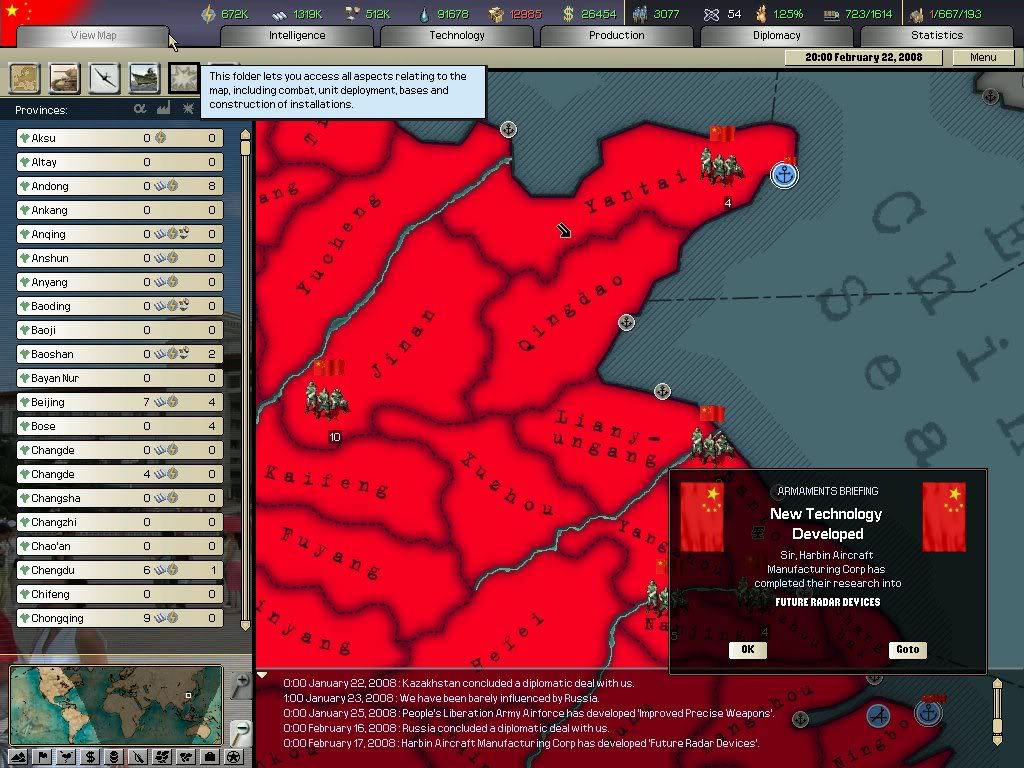Dismiss the technology briefing with OK
This screenshot has width=1024, height=768.
747,650
